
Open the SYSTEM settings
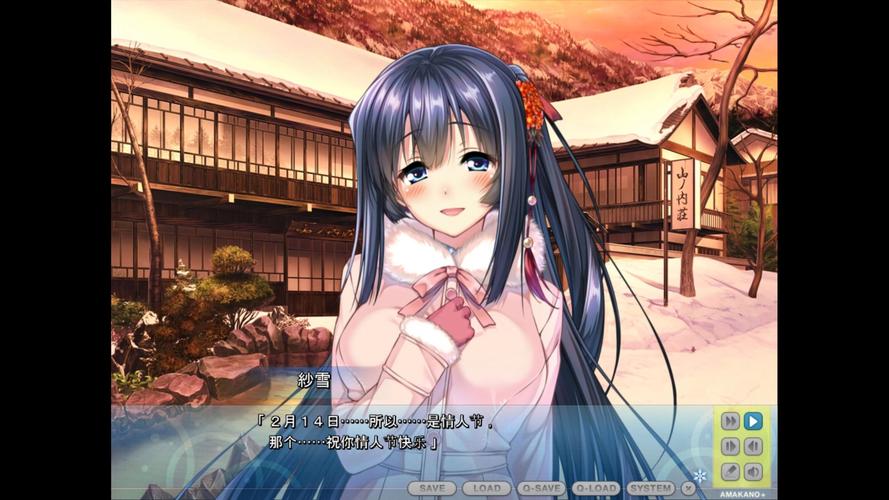point(651,488)
